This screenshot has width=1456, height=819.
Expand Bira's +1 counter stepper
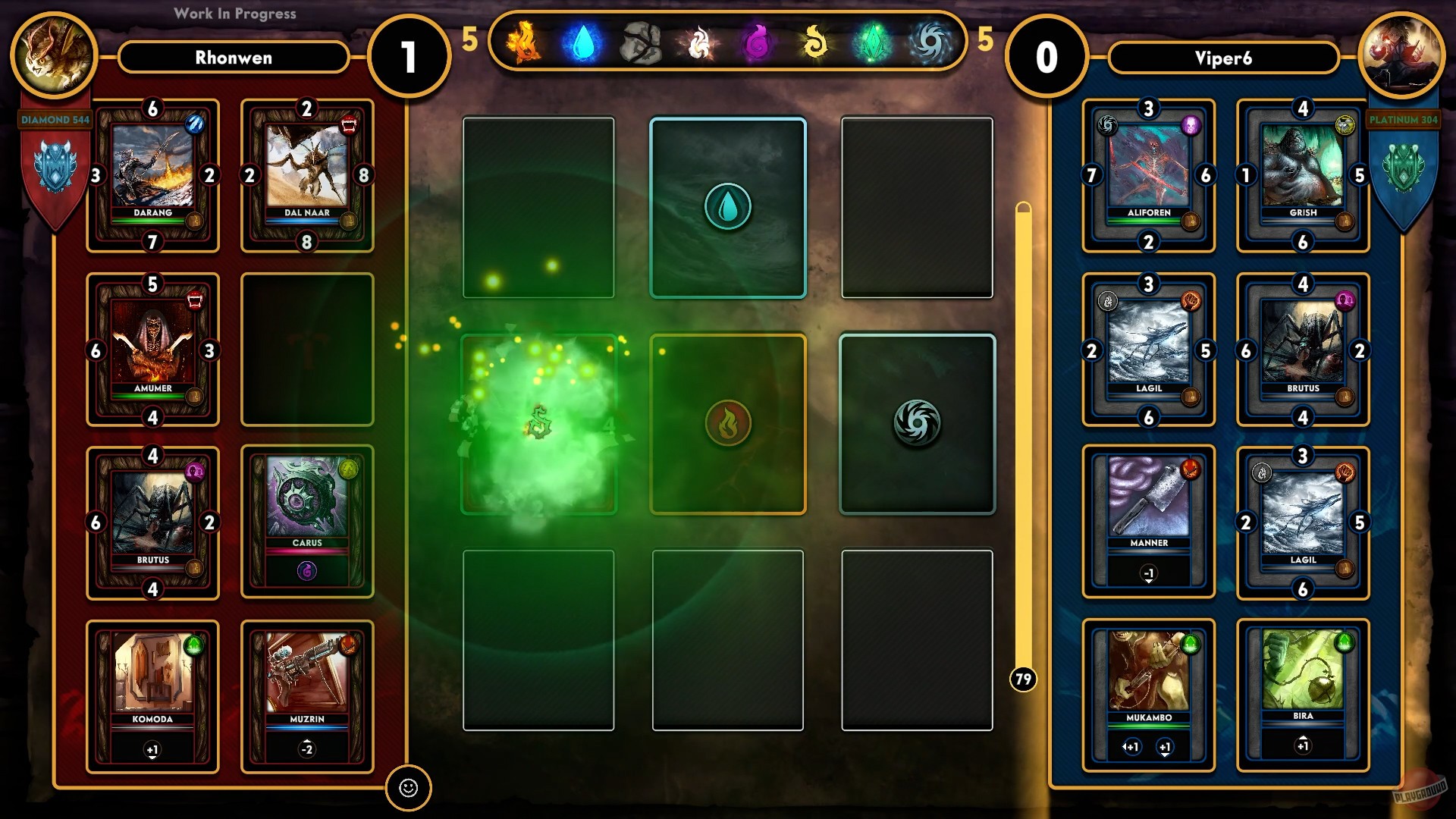(1302, 747)
